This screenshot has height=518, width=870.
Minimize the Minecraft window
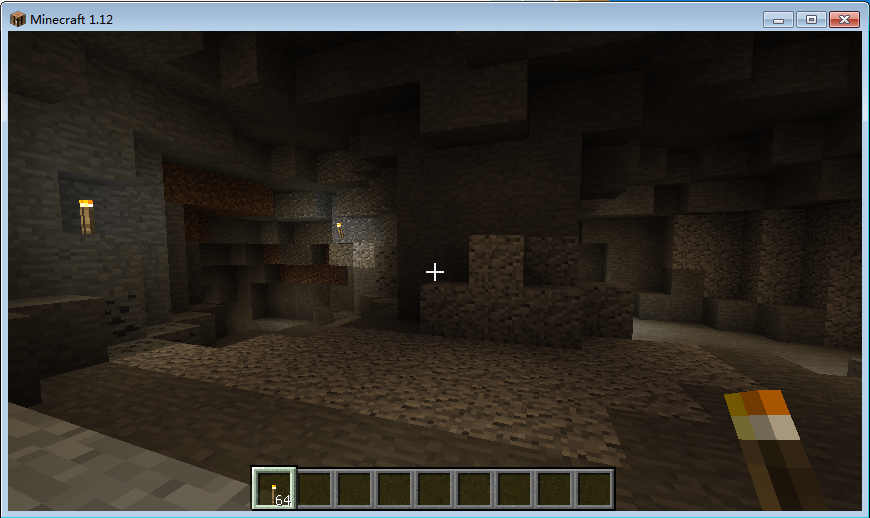tap(778, 19)
